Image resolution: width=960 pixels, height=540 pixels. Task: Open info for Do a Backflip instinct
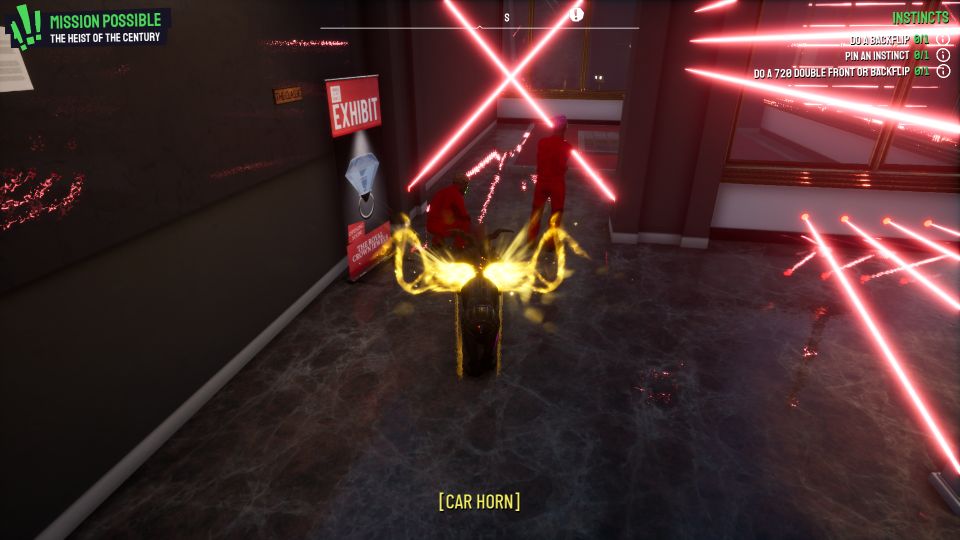(943, 40)
